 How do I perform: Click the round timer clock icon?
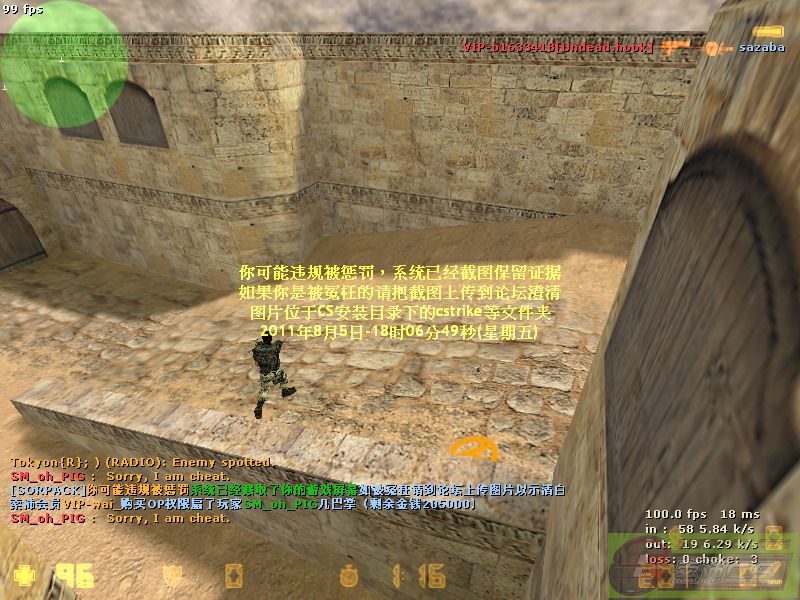pos(349,576)
